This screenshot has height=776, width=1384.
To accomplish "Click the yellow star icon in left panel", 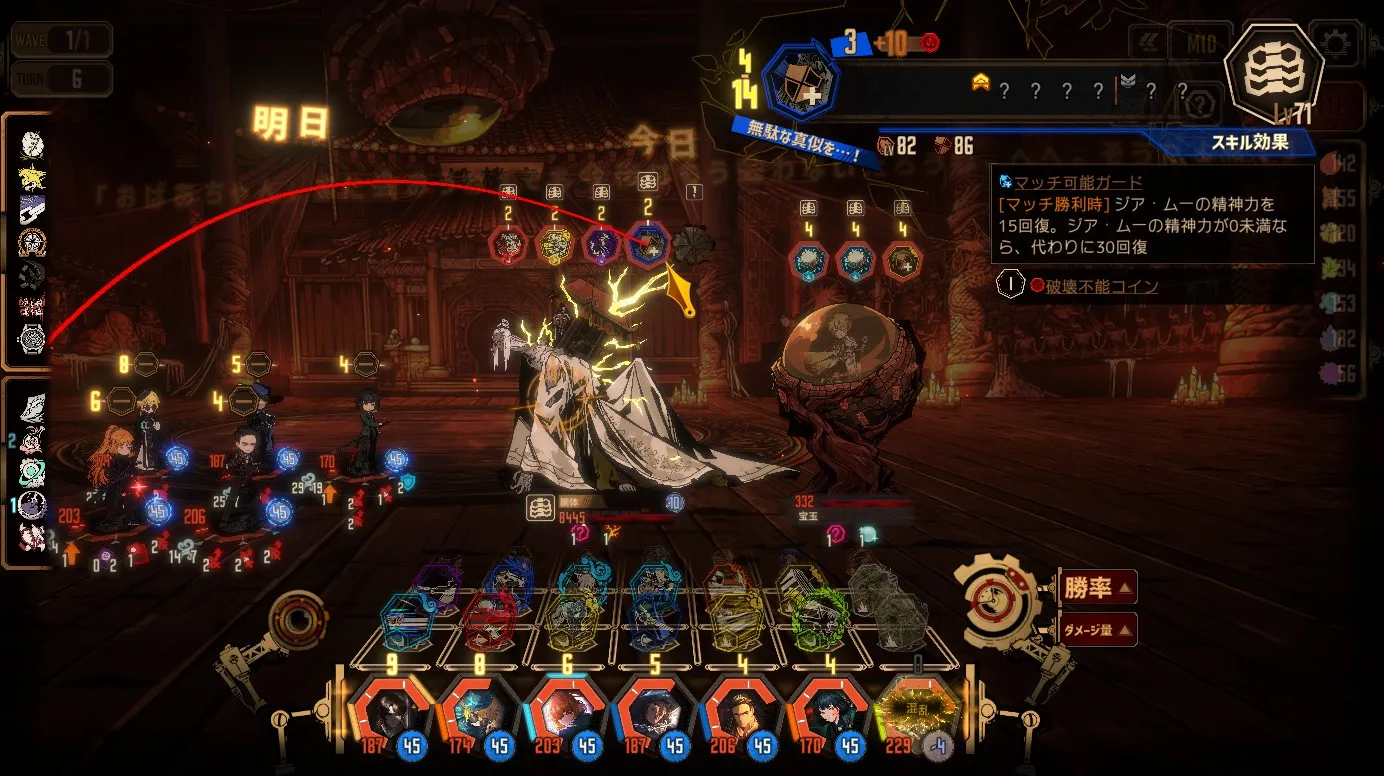I will pos(32,177).
